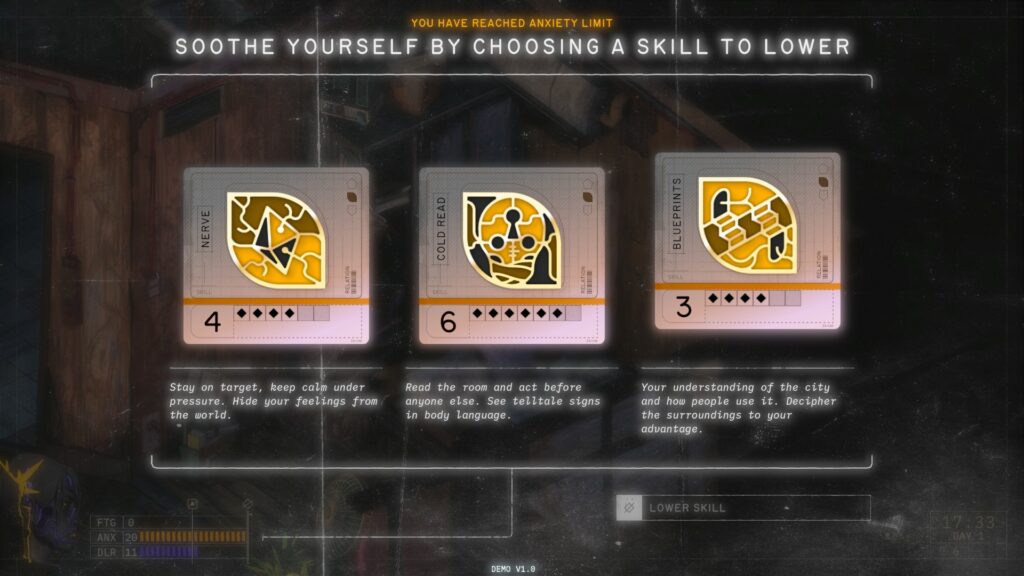The width and height of the screenshot is (1024, 576).
Task: Confirm with the Lower Skill button
Action: (743, 508)
